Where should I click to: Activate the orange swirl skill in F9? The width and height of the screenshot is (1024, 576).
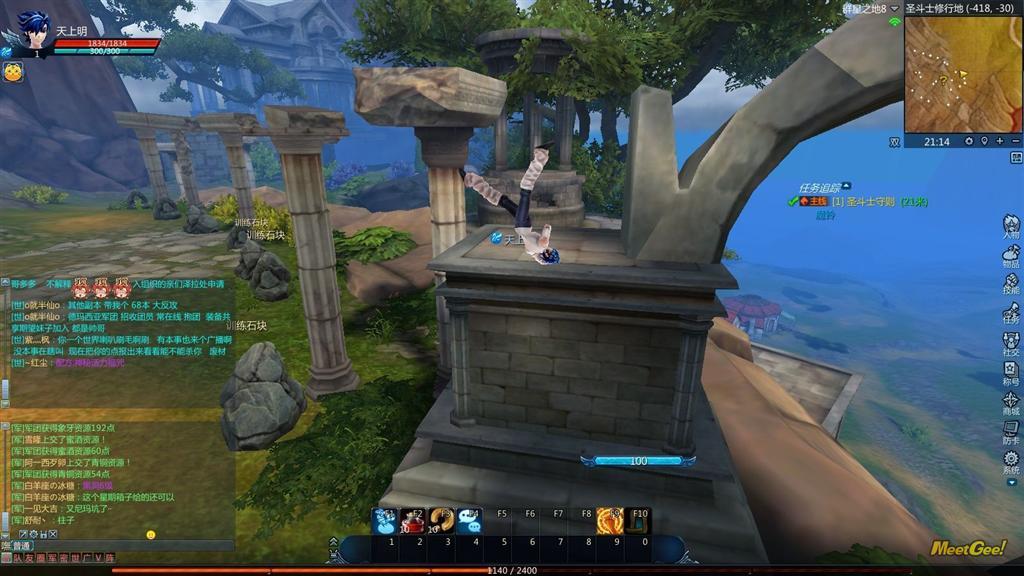tap(610, 521)
